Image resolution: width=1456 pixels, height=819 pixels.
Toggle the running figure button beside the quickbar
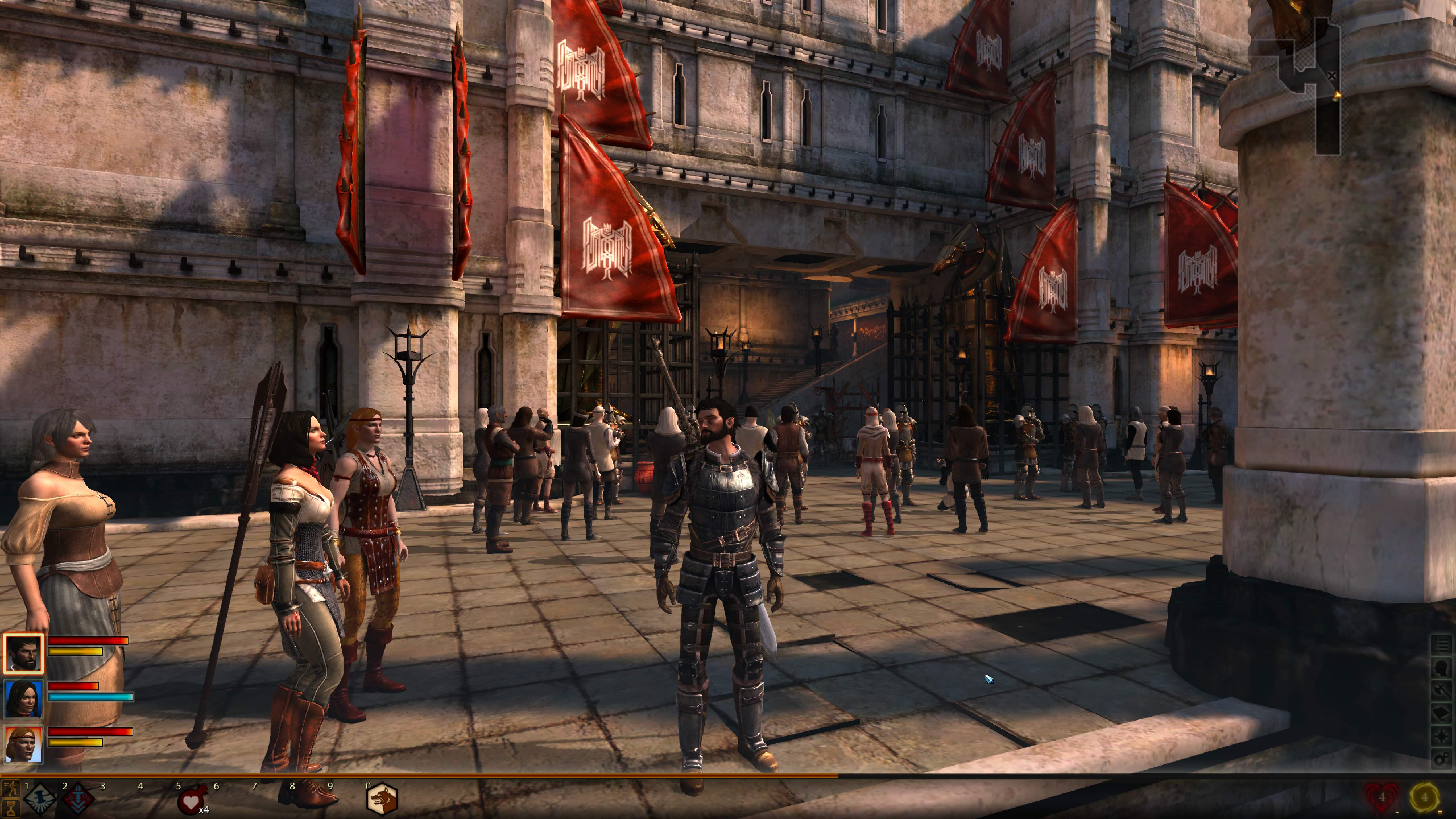(10, 789)
